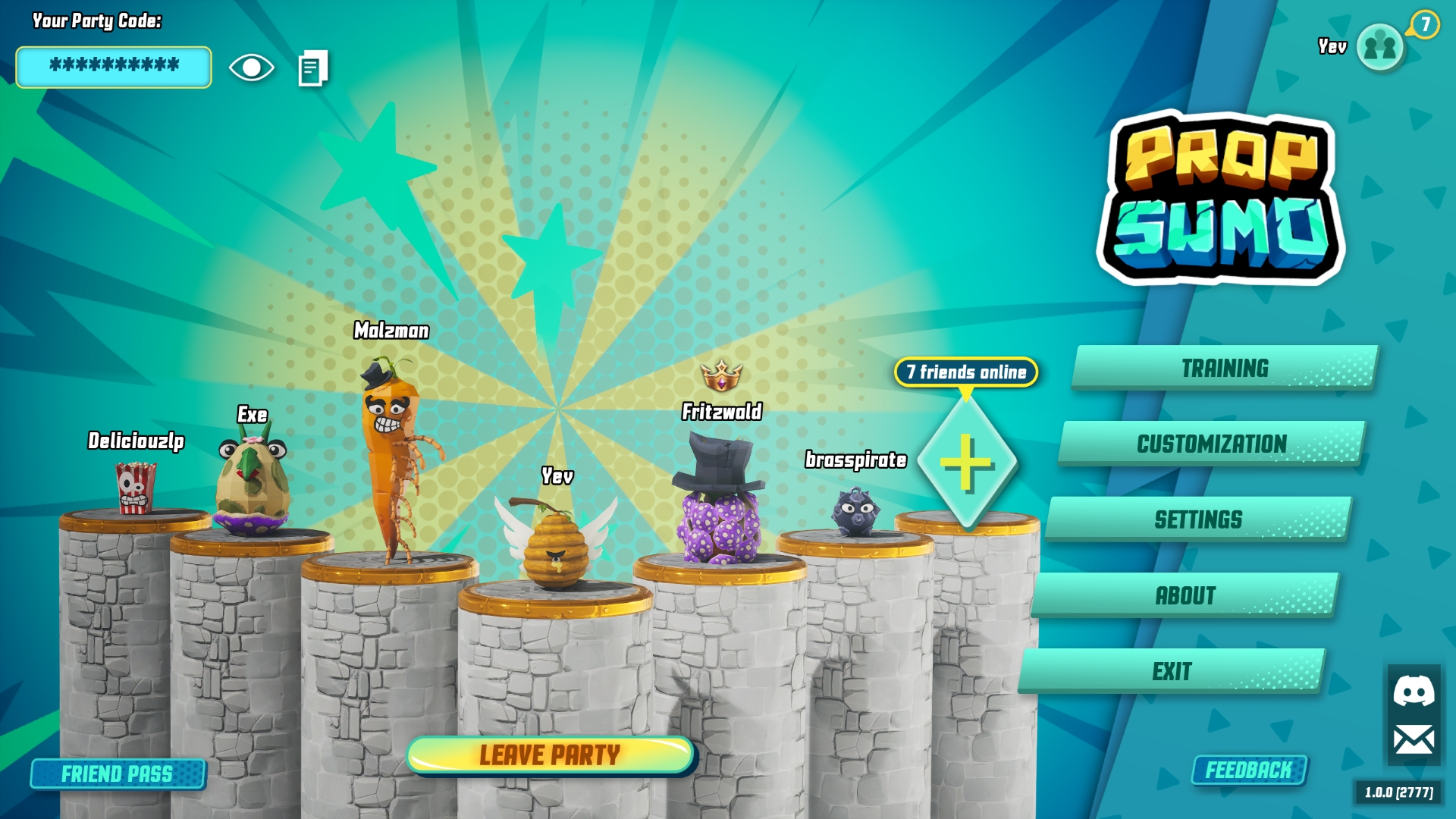Invite a friend with the plus button
This screenshot has height=819, width=1456.
click(966, 463)
